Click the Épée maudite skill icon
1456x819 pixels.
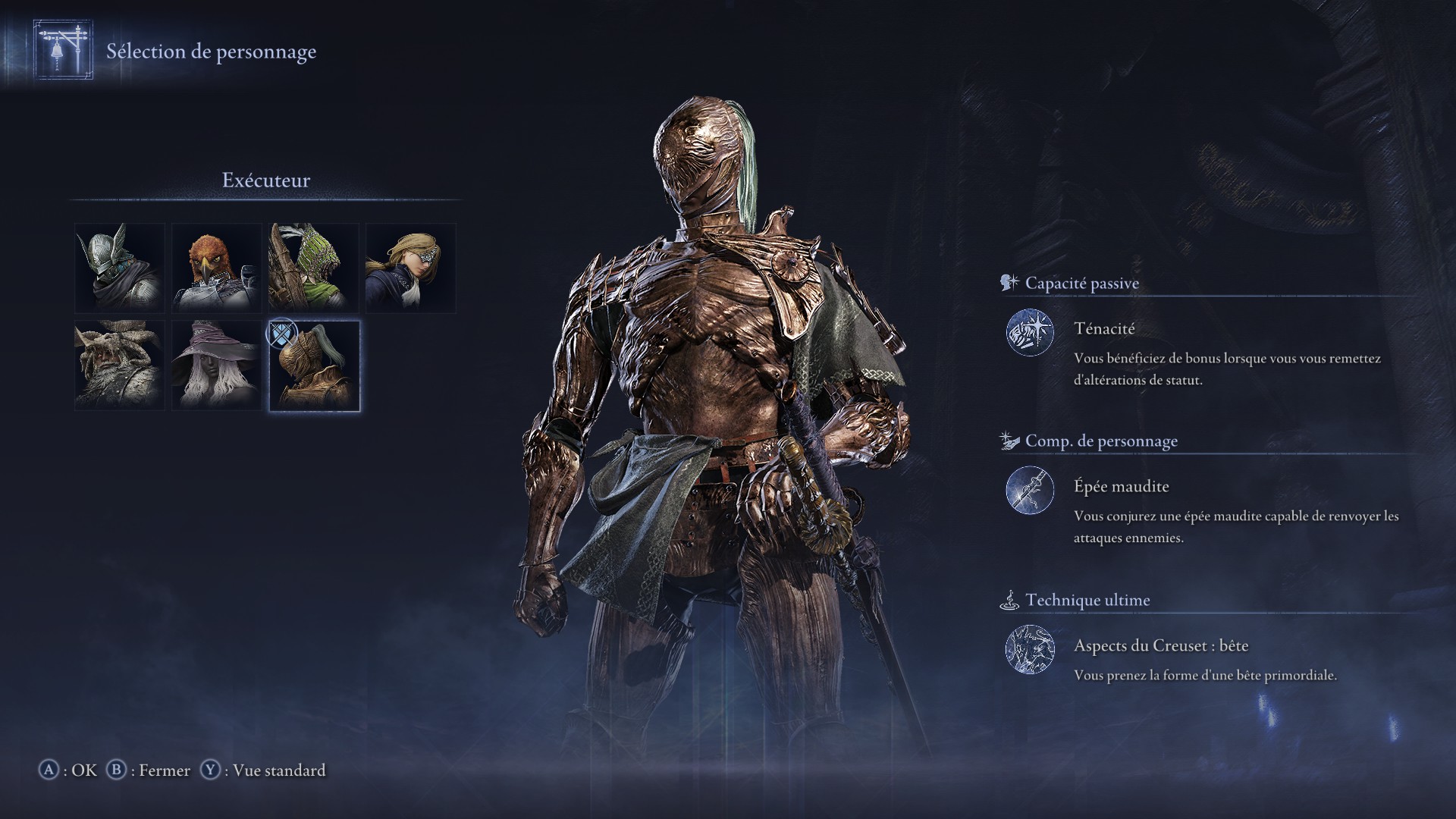point(1030,490)
